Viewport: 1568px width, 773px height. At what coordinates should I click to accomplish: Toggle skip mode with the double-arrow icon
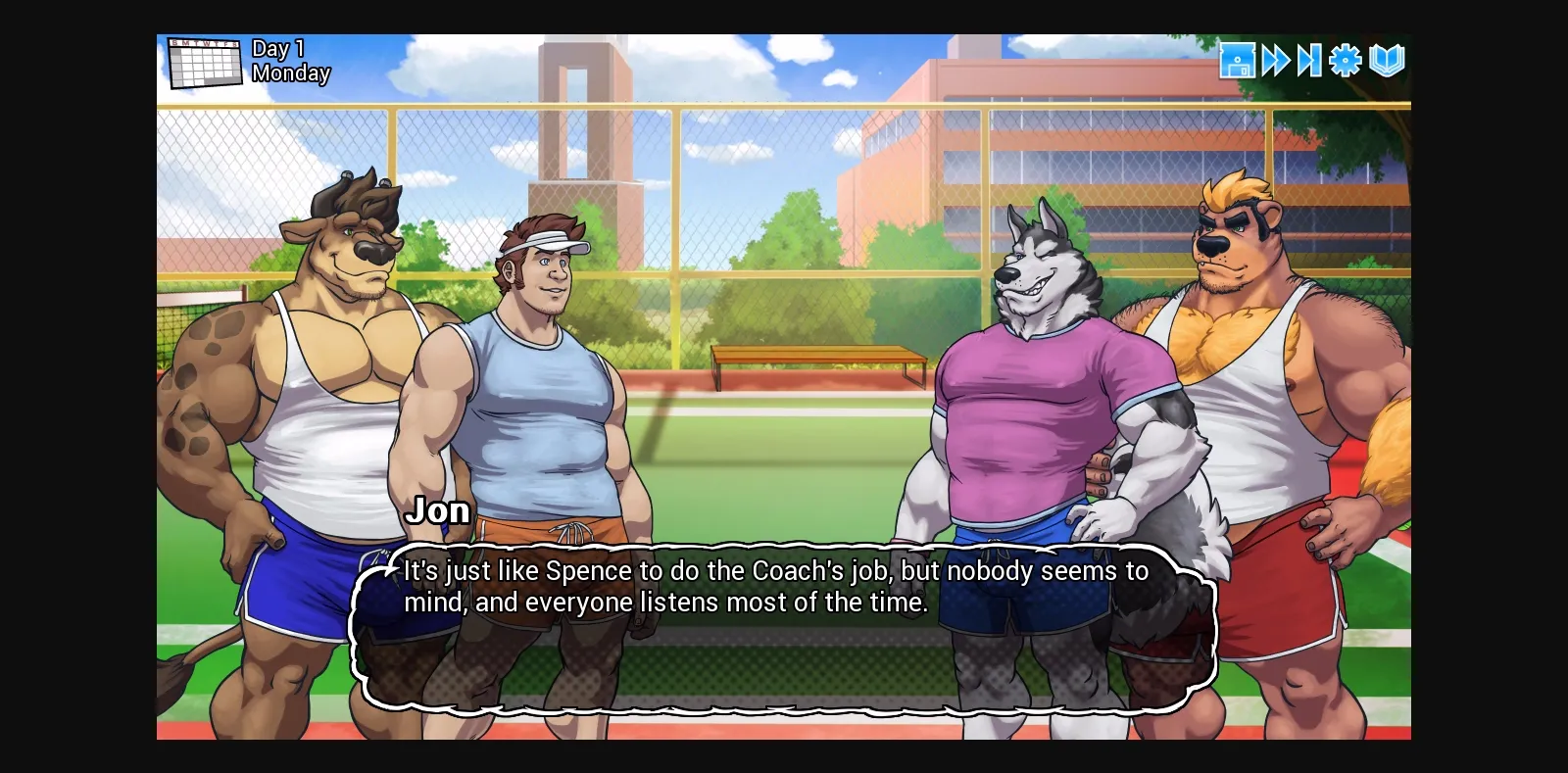[1275, 61]
